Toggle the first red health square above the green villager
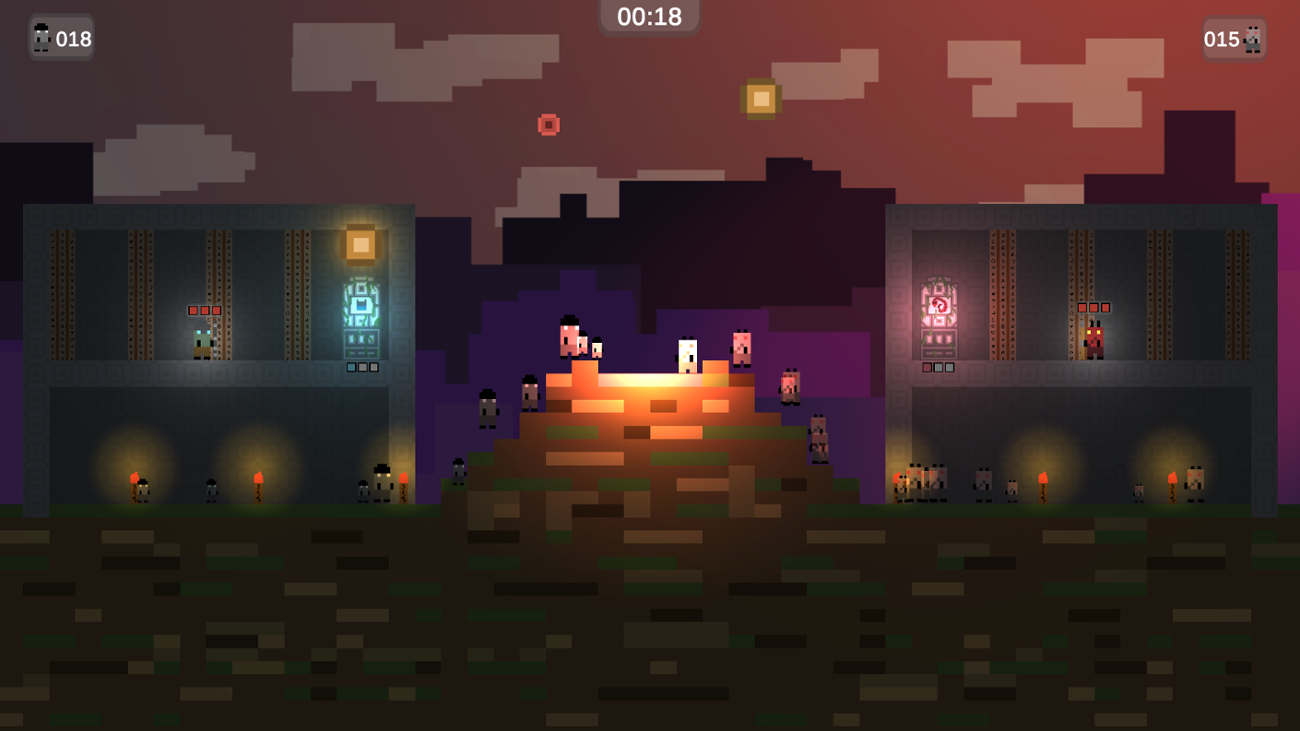Screen dimensions: 1300x731 [x=193, y=310]
